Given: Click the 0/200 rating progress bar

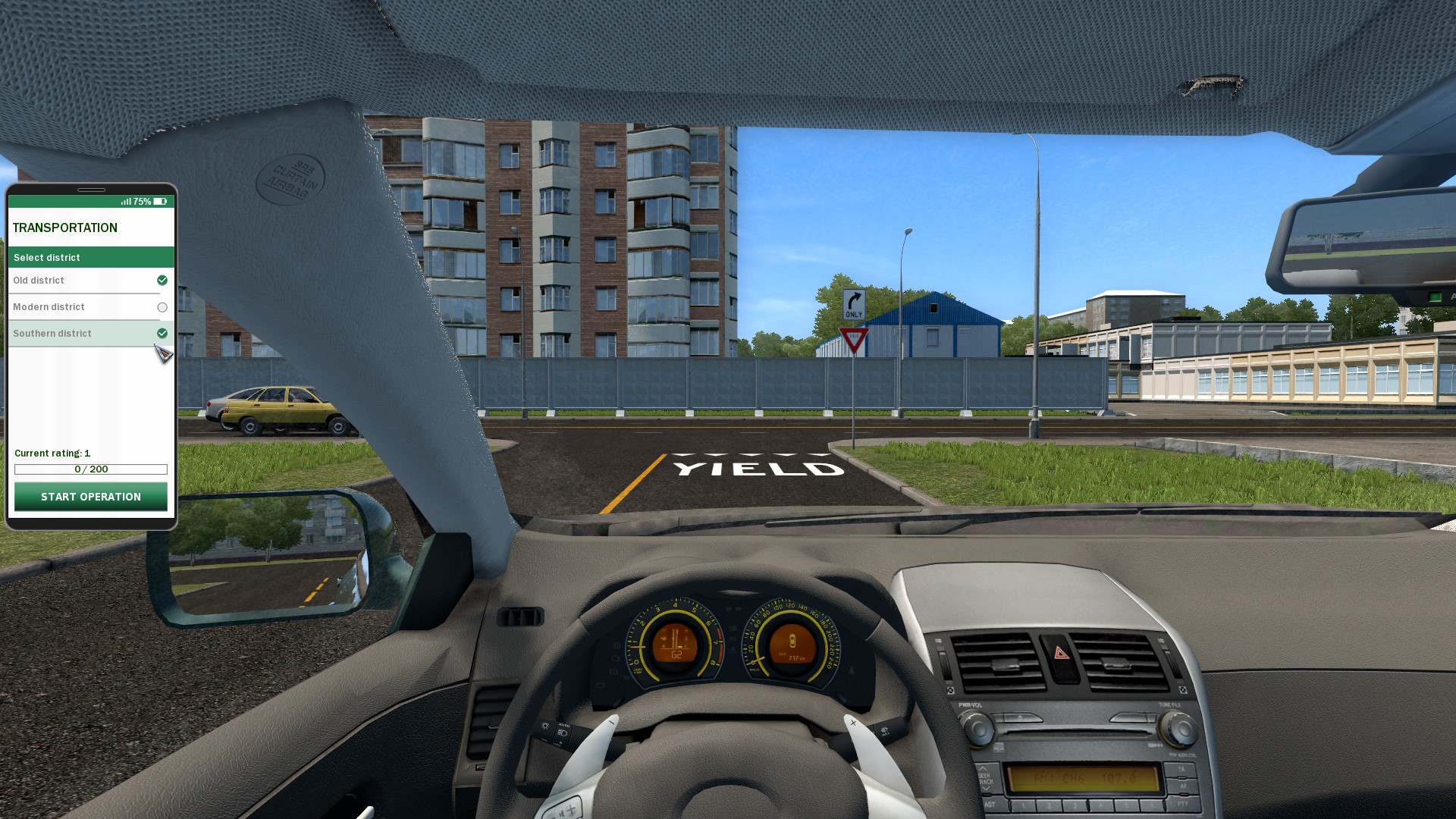Looking at the screenshot, I should pyautogui.click(x=90, y=469).
